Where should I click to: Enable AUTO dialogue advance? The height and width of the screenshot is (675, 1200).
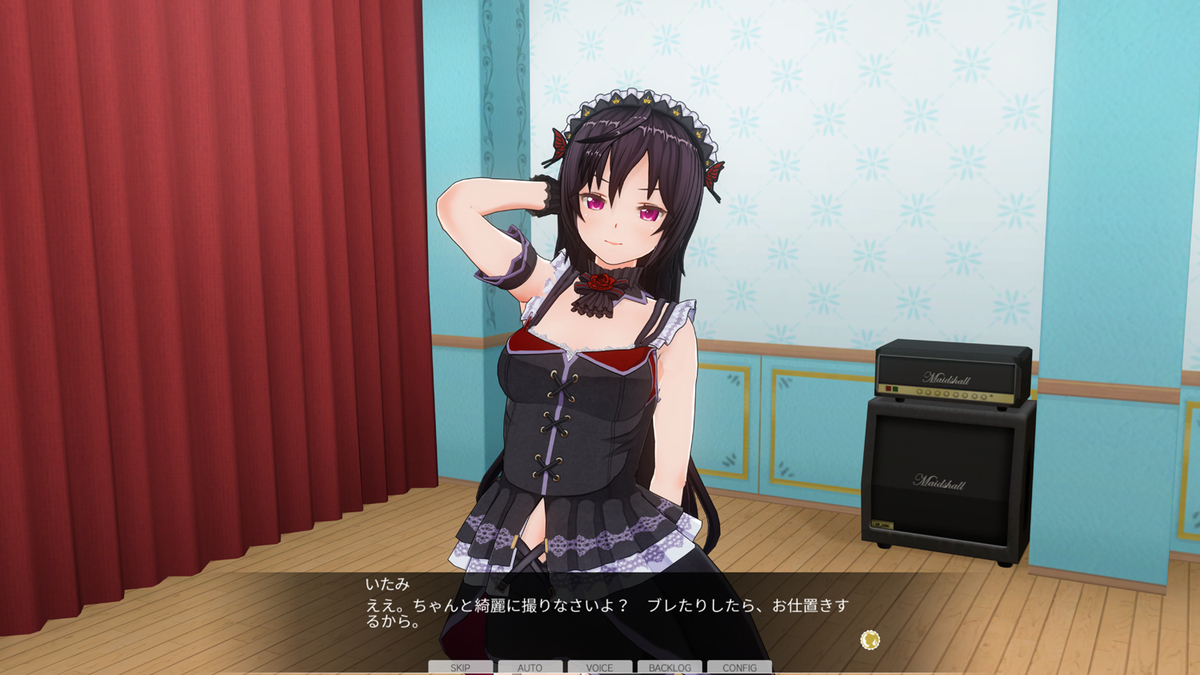pyautogui.click(x=530, y=667)
